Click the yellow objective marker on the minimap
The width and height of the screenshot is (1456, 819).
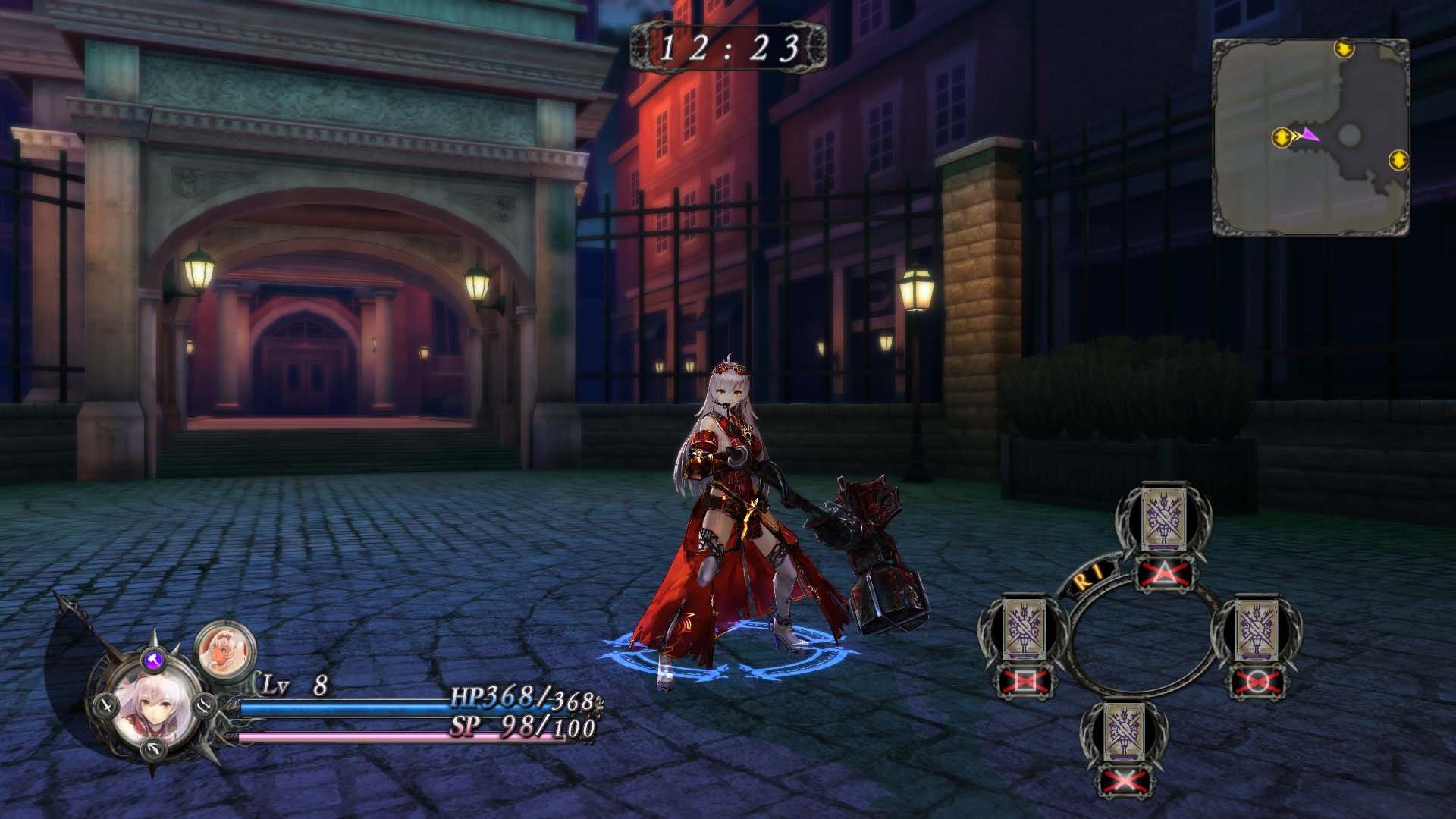pyautogui.click(x=1282, y=136)
